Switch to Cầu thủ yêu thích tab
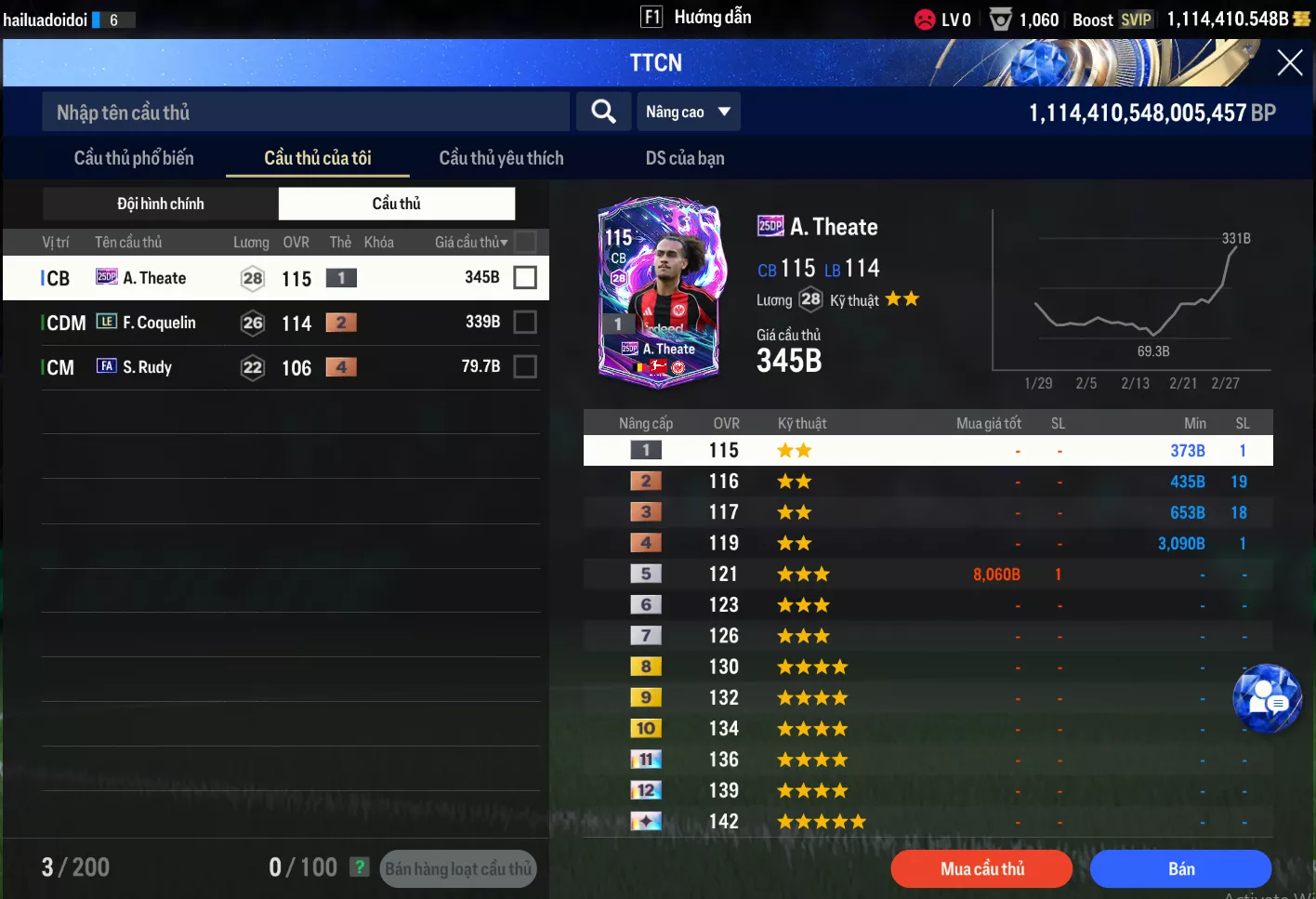The height and width of the screenshot is (899, 1316). (501, 158)
